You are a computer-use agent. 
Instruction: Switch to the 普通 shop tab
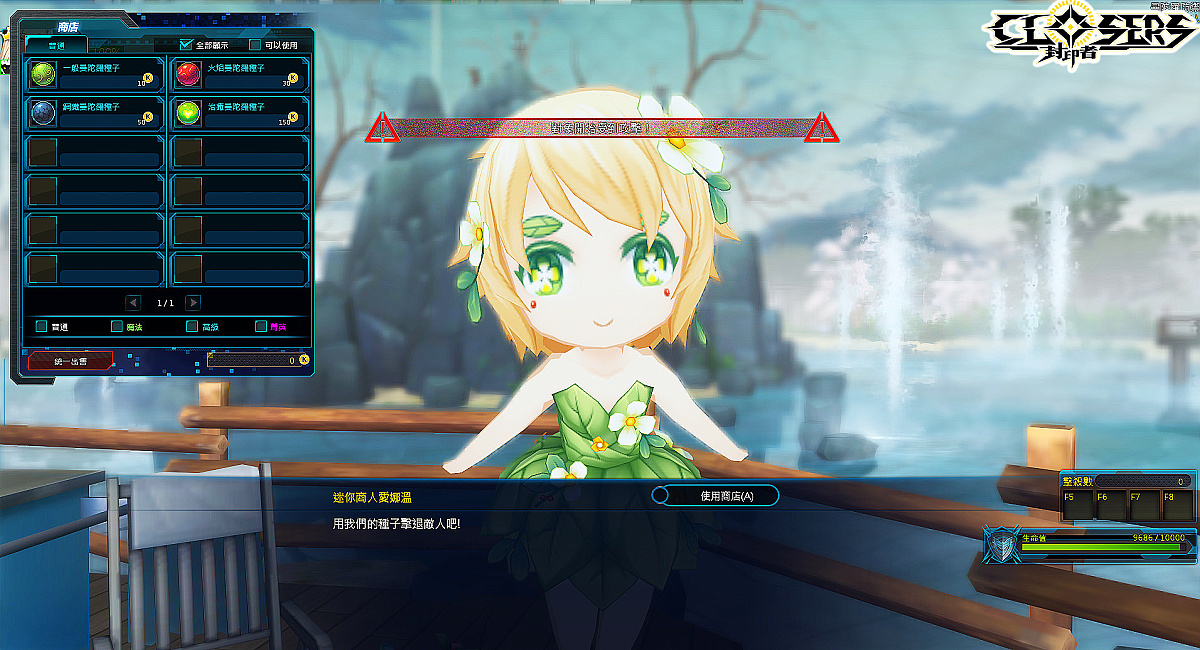point(57,45)
